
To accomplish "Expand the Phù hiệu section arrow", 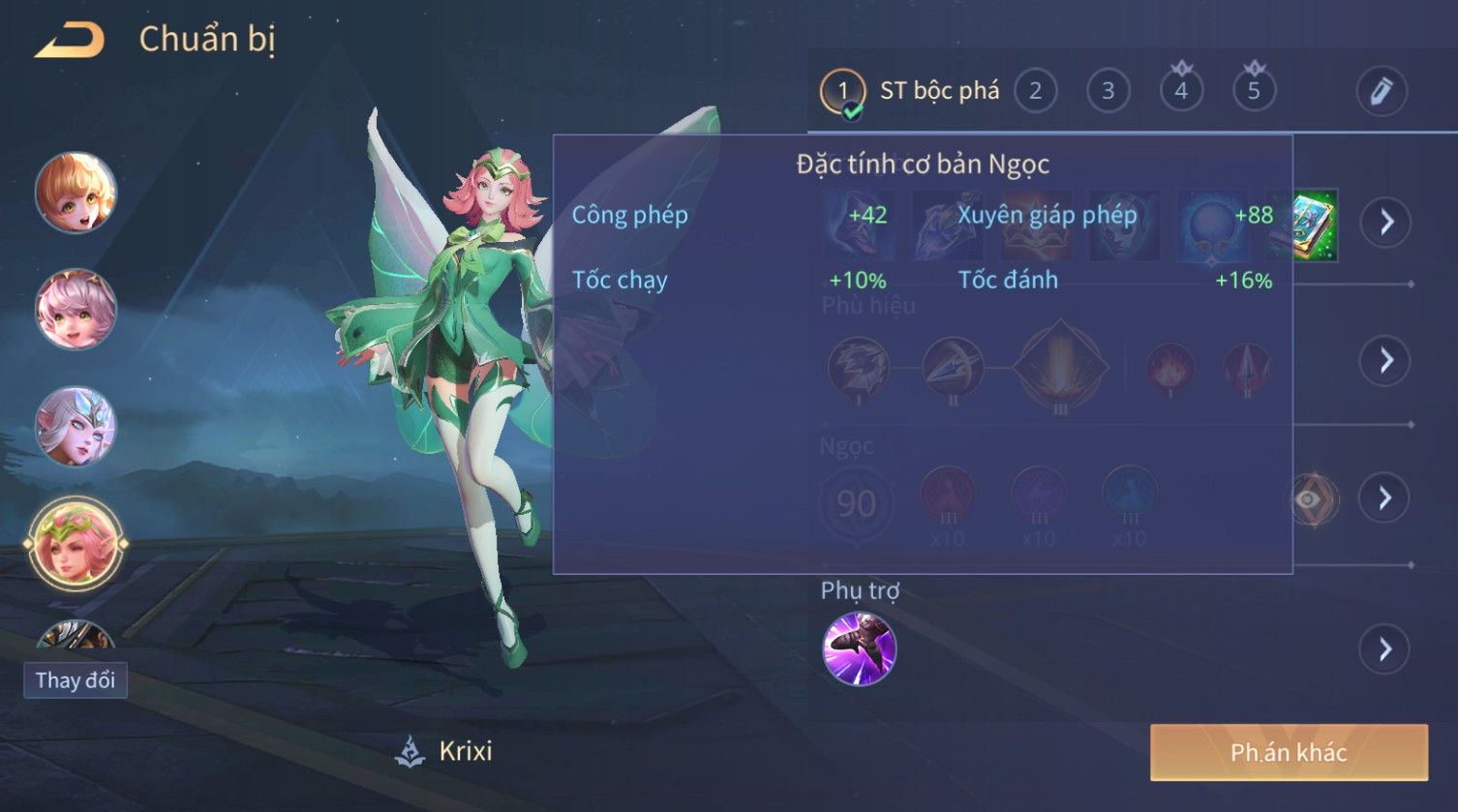I will point(1386,361).
